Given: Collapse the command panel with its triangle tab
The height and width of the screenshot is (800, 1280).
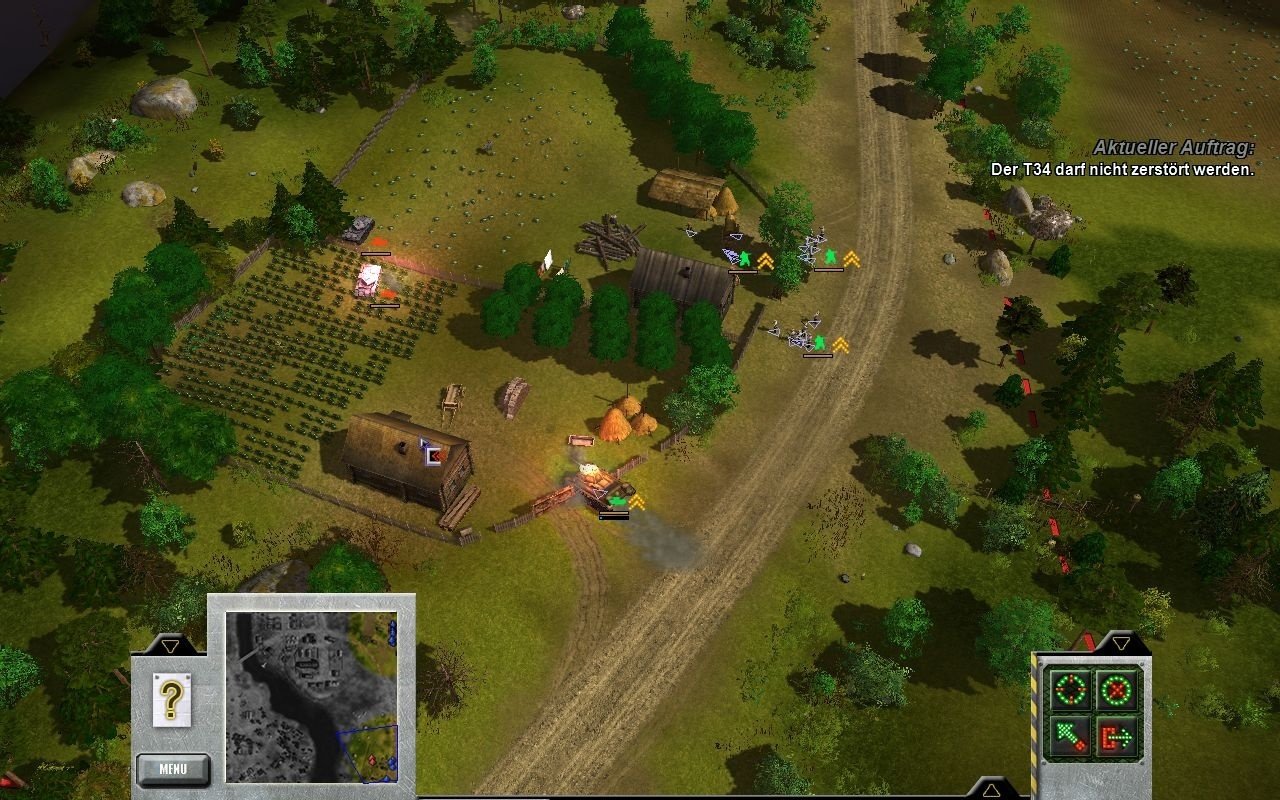Looking at the screenshot, I should (x=1121, y=643).
